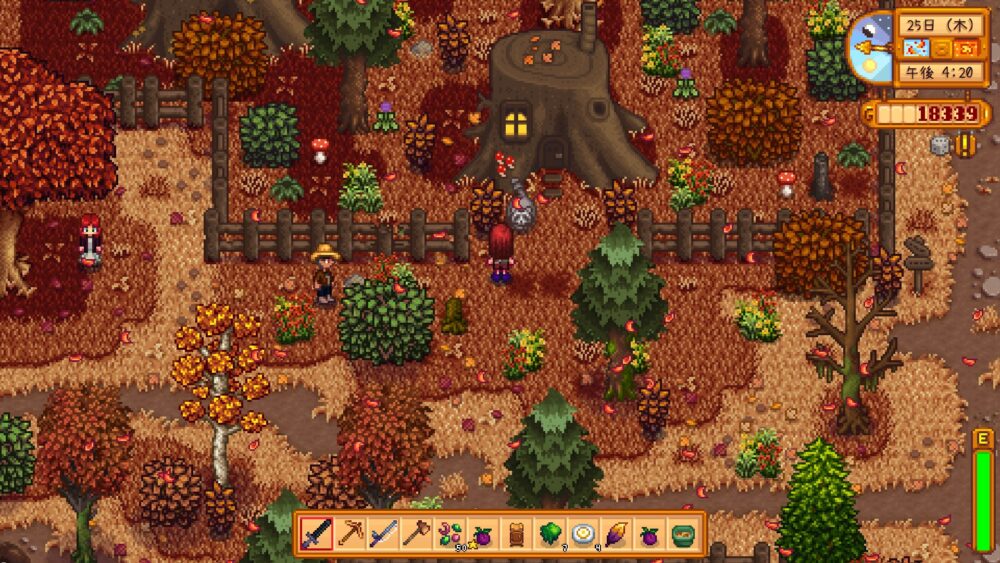Select the green pot item slot
This screenshot has height=563, width=1000.
[682, 534]
